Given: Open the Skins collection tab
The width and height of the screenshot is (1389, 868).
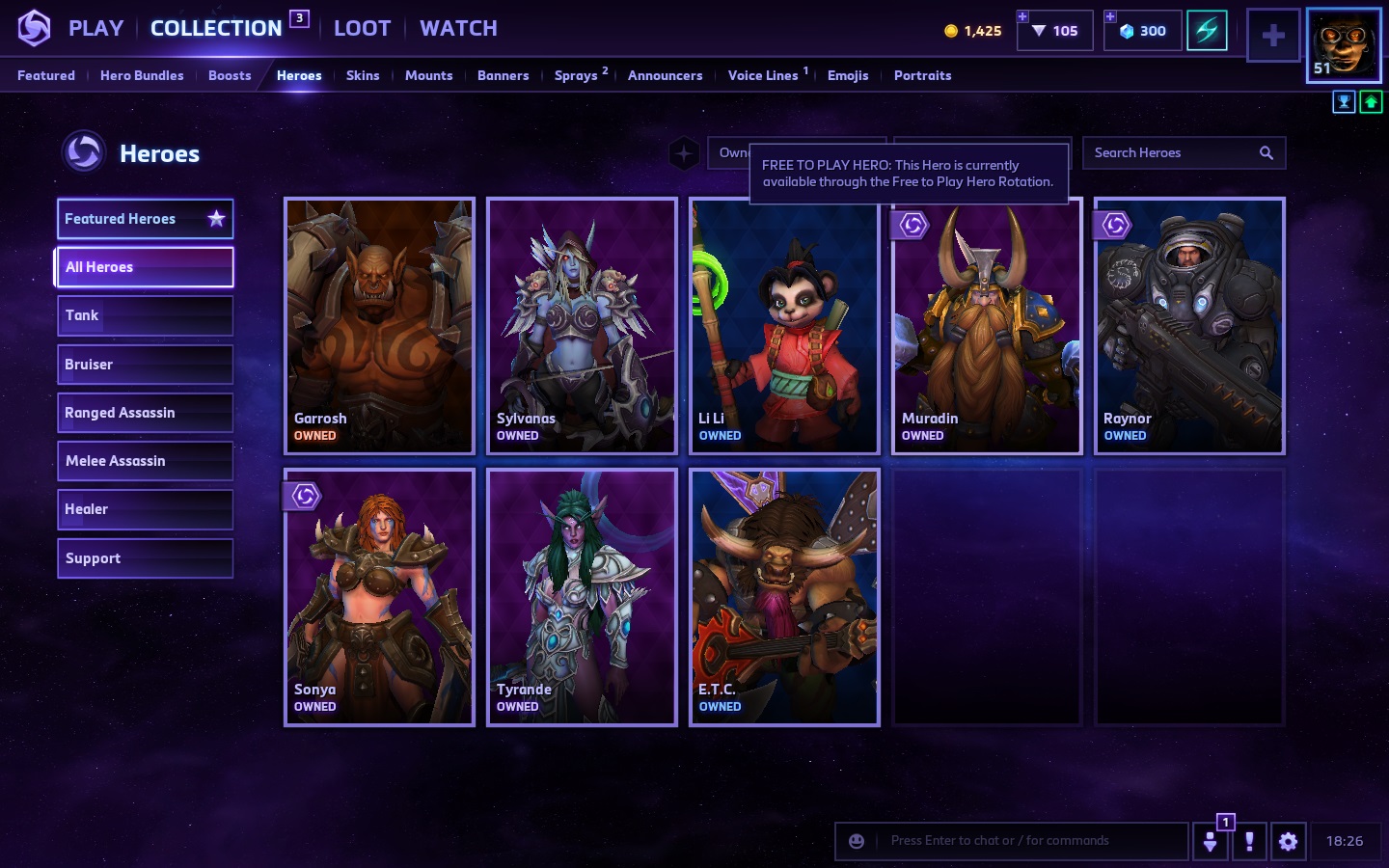Looking at the screenshot, I should pos(363,75).
